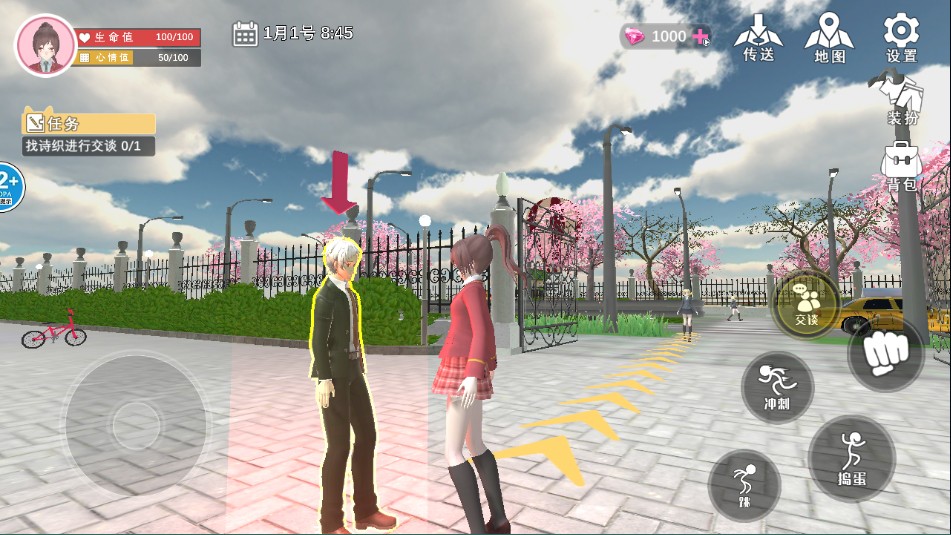Open the 背包 backpack
The width and height of the screenshot is (951, 535).
pos(901,166)
